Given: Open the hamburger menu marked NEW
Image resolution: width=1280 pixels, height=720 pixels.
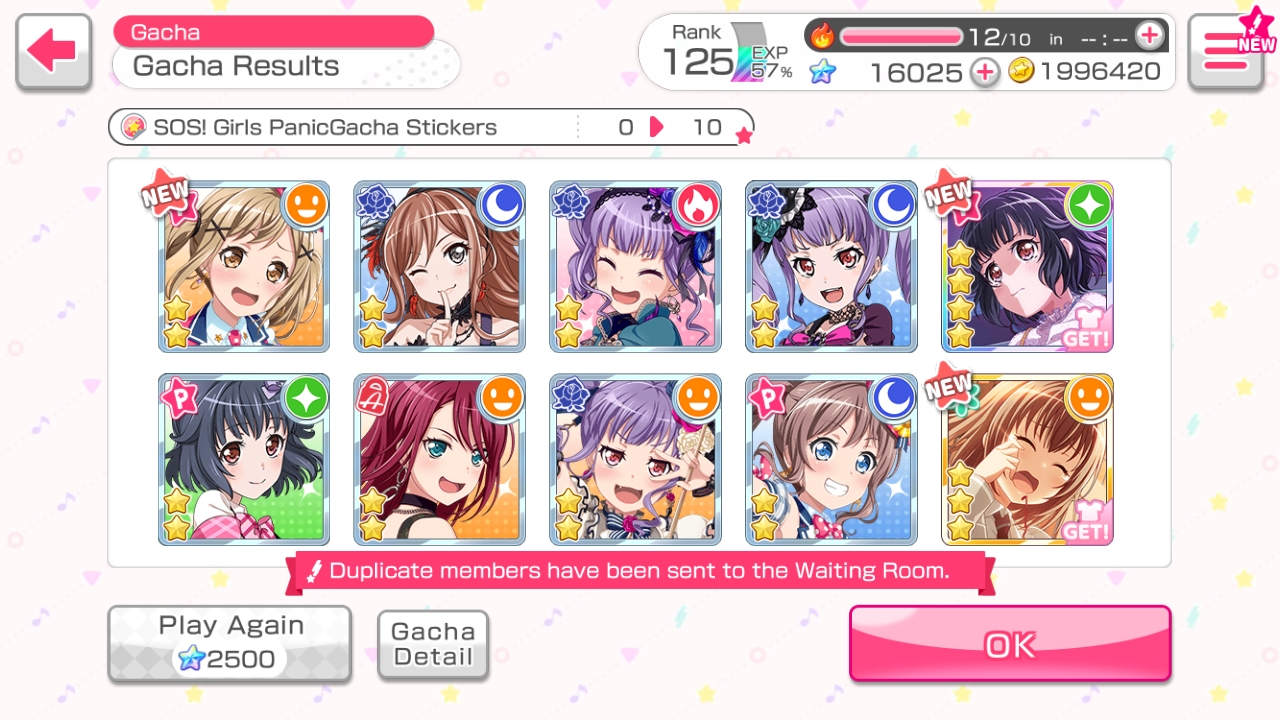Looking at the screenshot, I should pos(1226,52).
